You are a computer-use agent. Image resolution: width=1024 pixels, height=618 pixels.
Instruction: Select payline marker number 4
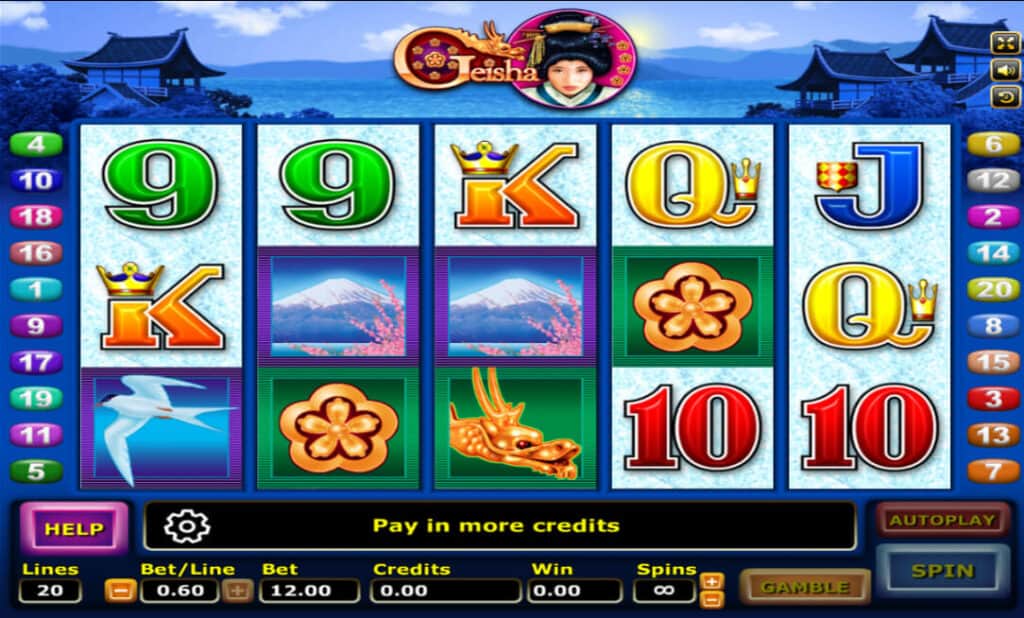tap(36, 144)
